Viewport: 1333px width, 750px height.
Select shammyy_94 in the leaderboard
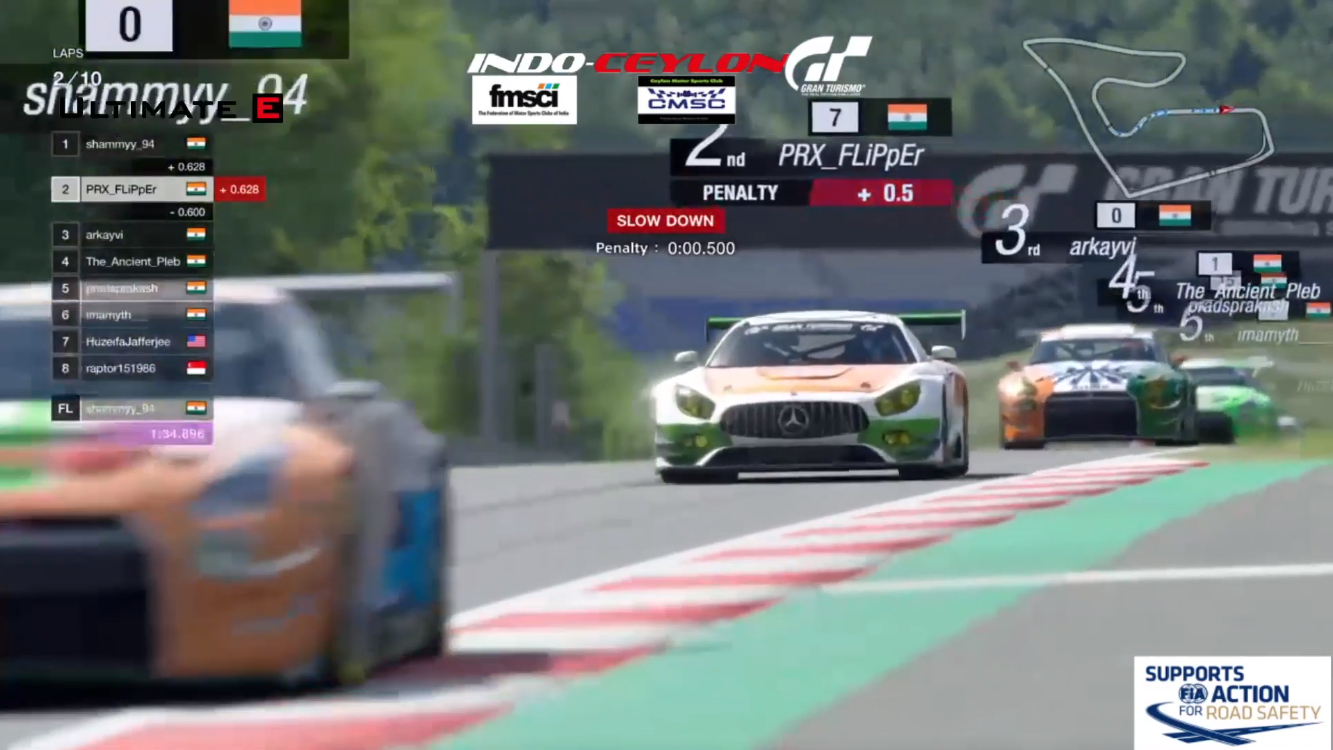(130, 144)
